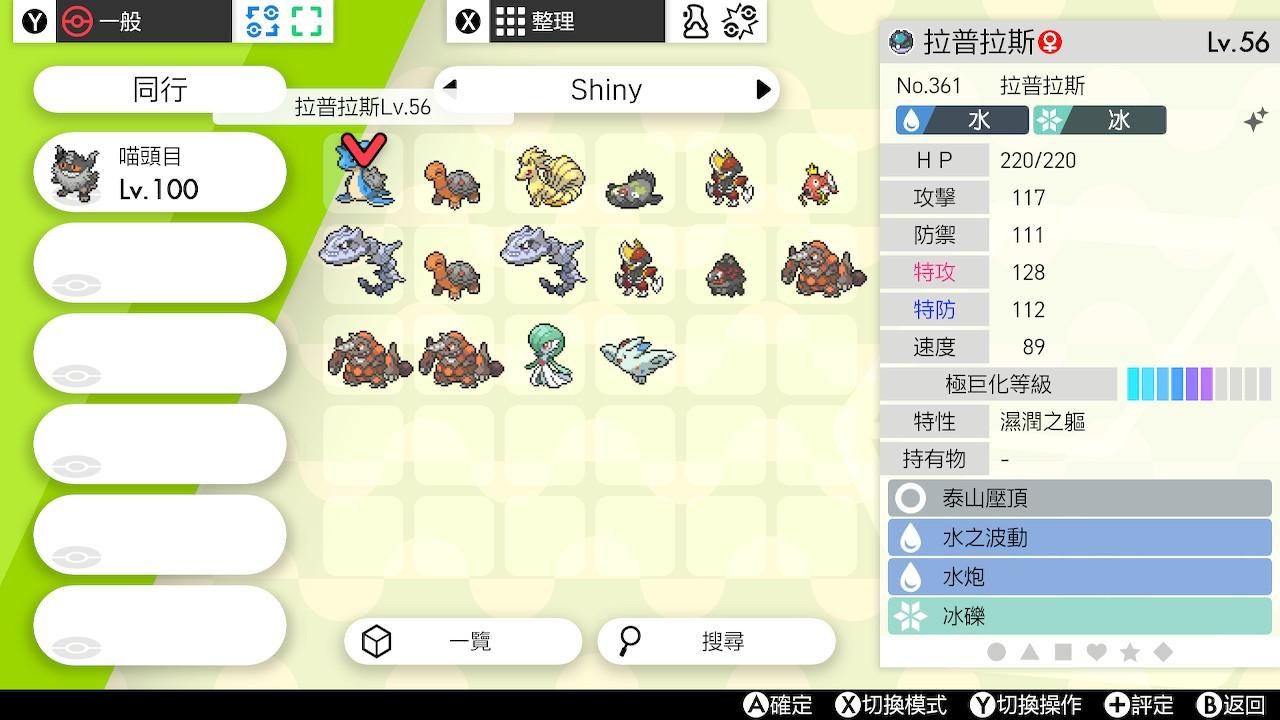
Task: Click the right arrow to next box
Action: tap(765, 89)
